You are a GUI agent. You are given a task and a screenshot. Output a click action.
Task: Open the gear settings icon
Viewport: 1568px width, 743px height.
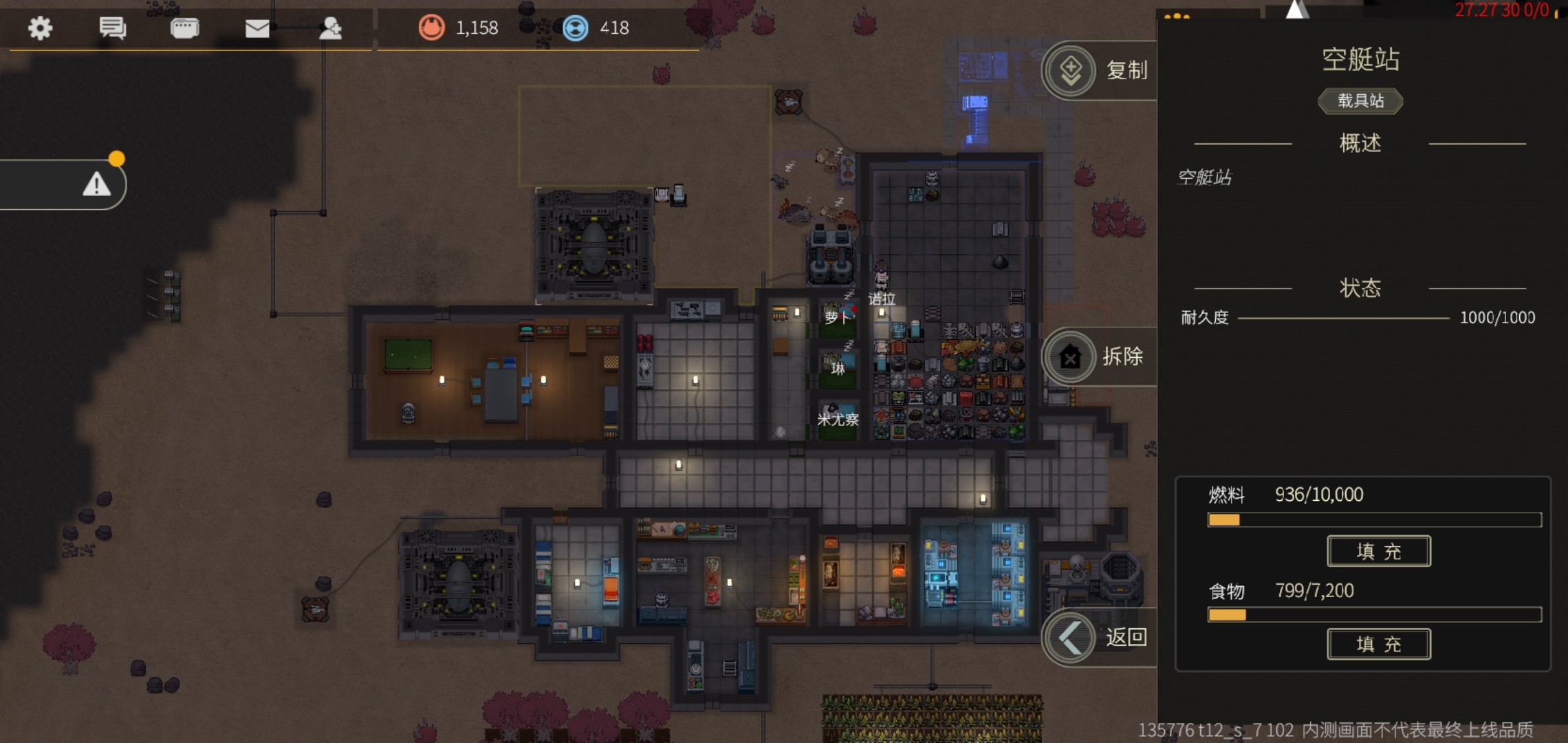coord(40,28)
